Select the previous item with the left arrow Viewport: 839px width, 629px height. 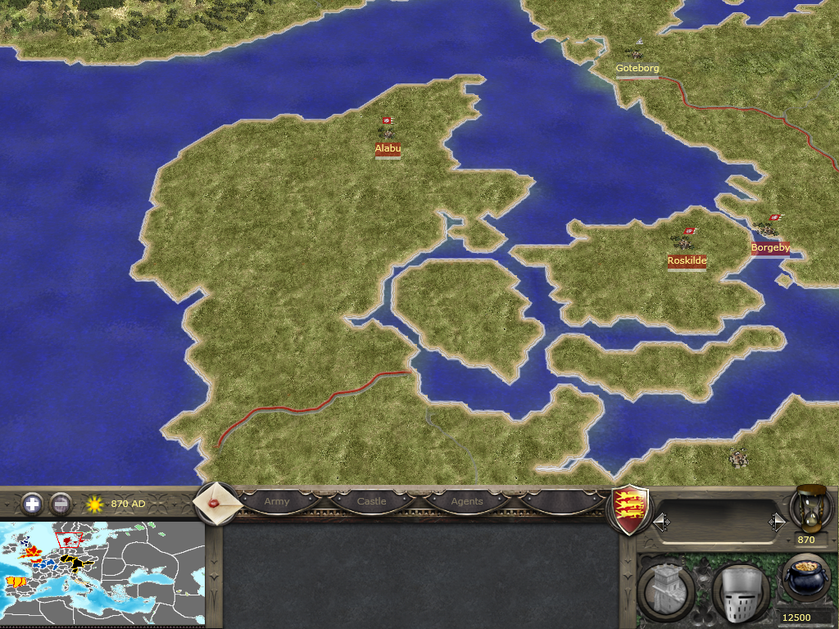point(659,521)
